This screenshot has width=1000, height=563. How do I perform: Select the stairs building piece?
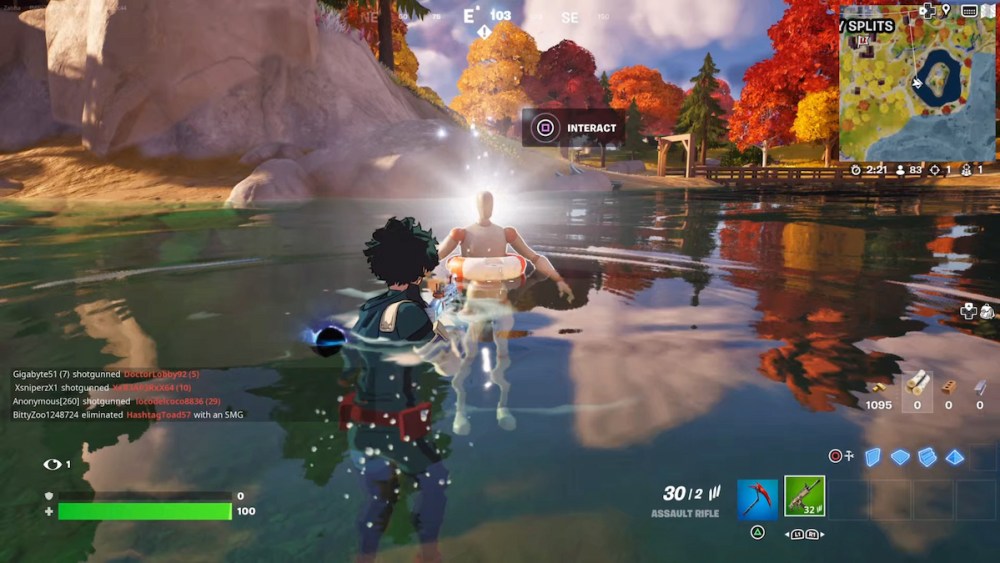(927, 456)
